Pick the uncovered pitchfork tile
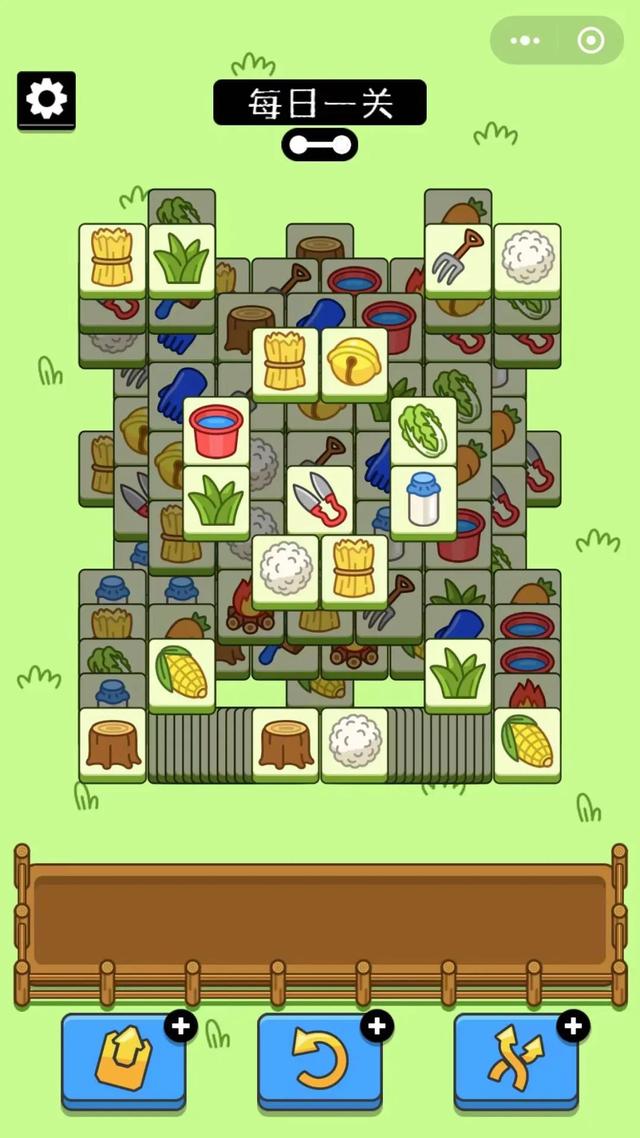 click(x=458, y=258)
